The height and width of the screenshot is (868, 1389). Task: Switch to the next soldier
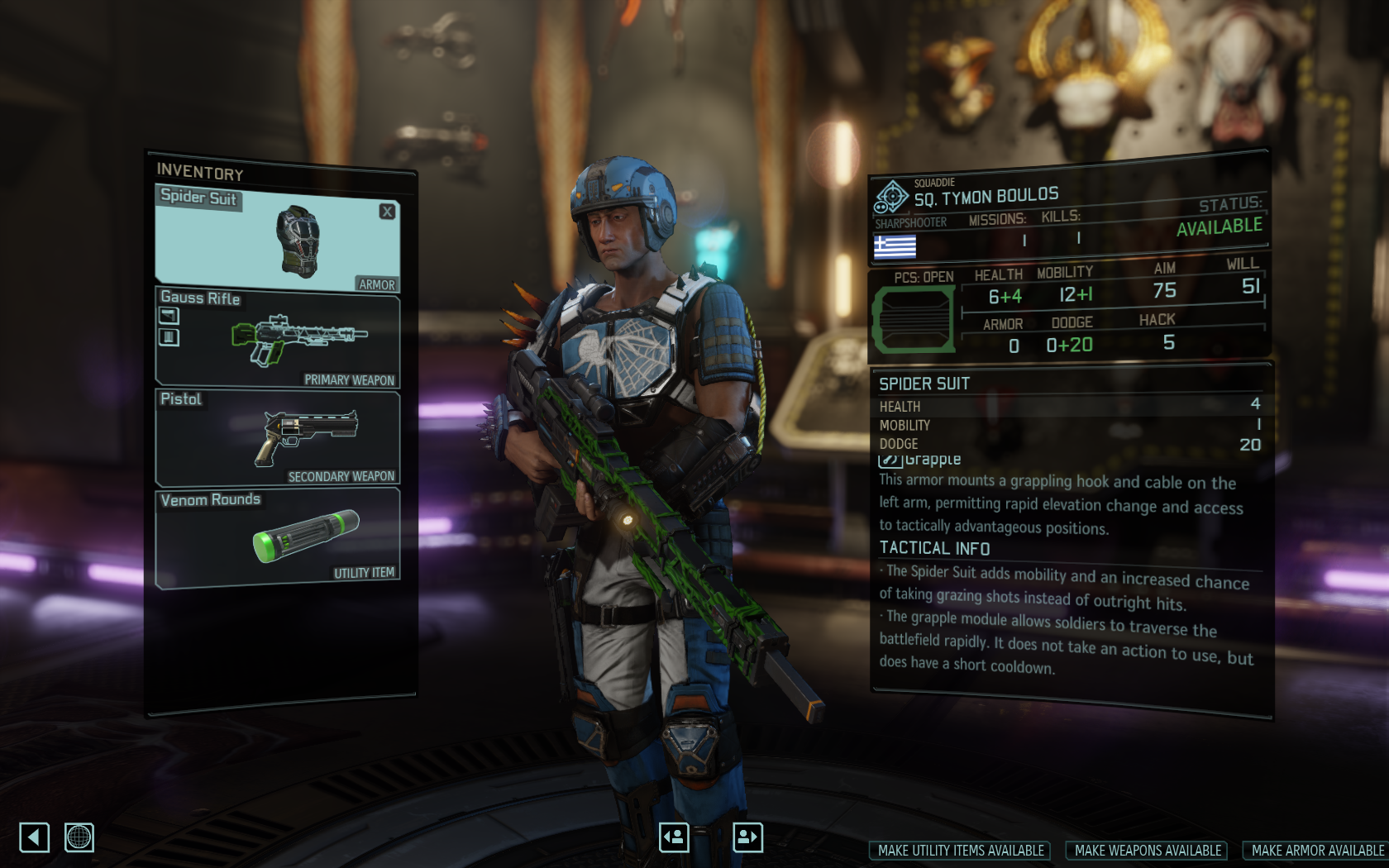point(747,837)
